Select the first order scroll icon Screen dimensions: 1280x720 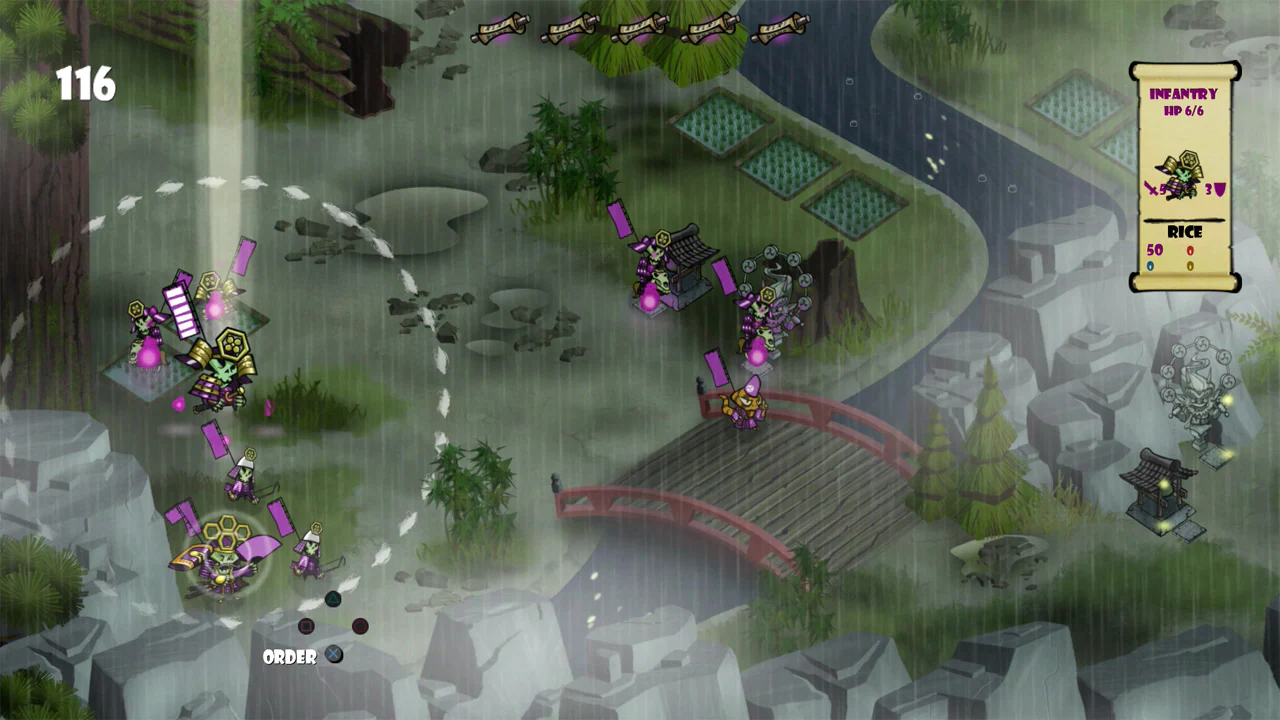click(500, 25)
